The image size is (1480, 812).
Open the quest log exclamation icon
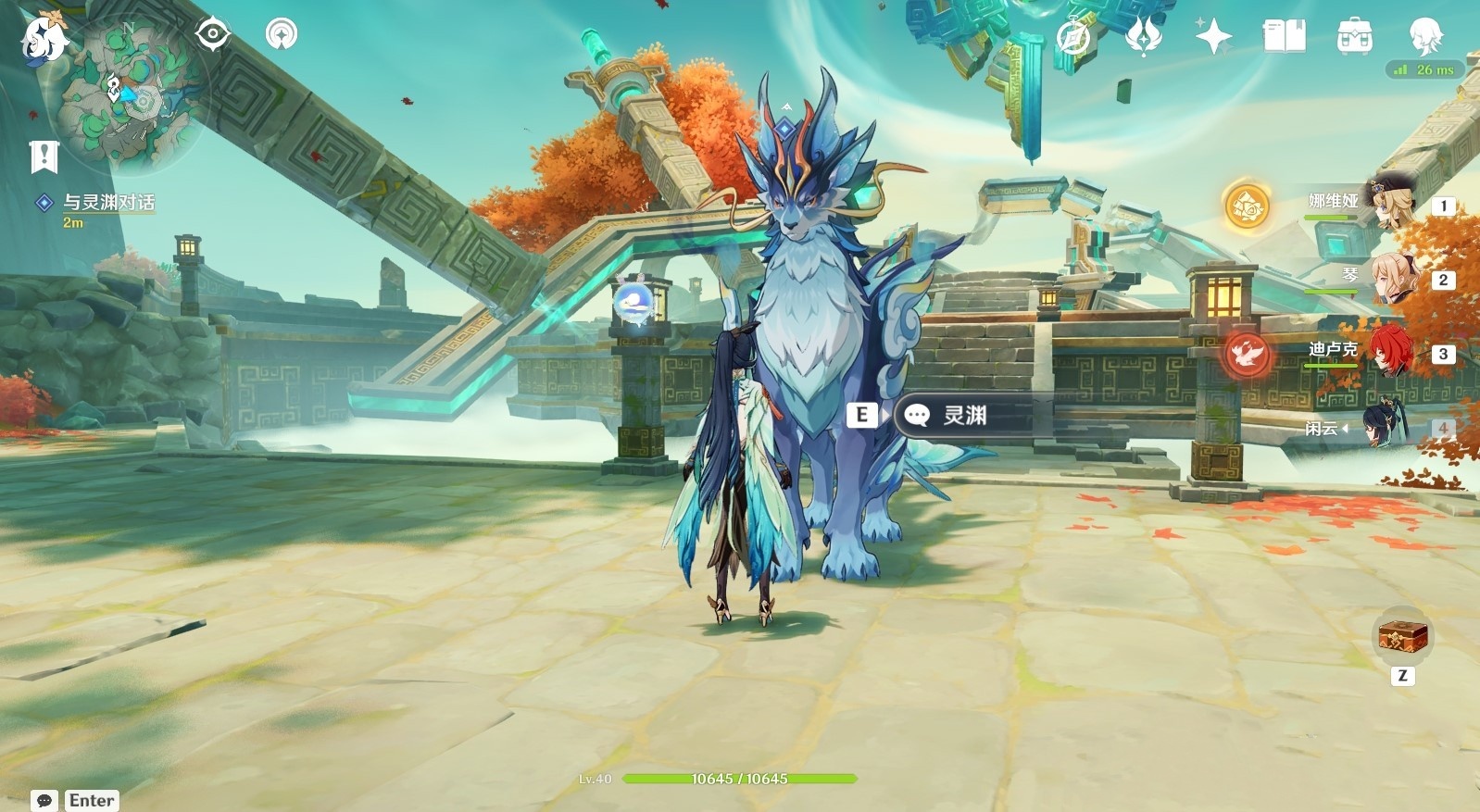click(x=44, y=157)
